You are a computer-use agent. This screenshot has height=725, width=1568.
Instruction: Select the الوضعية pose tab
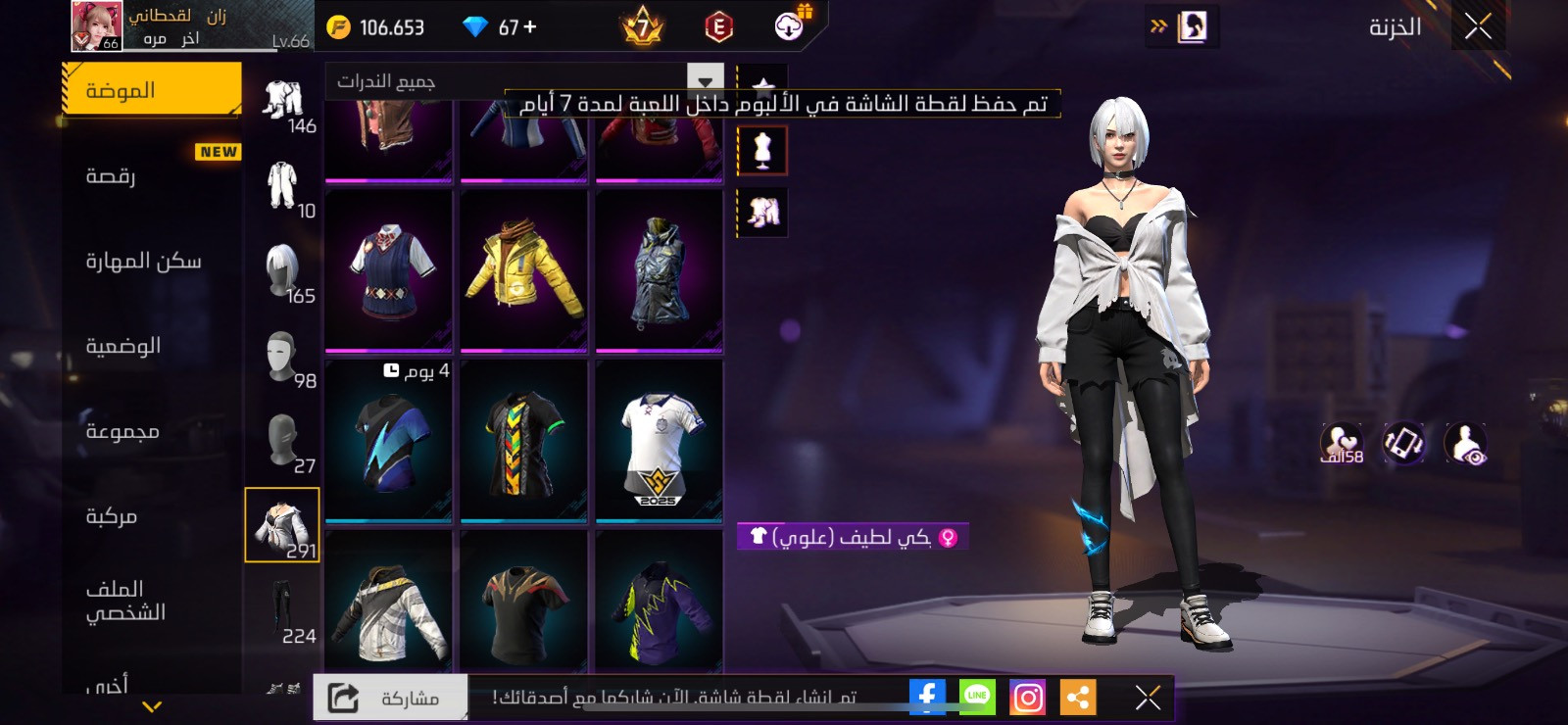(152, 346)
